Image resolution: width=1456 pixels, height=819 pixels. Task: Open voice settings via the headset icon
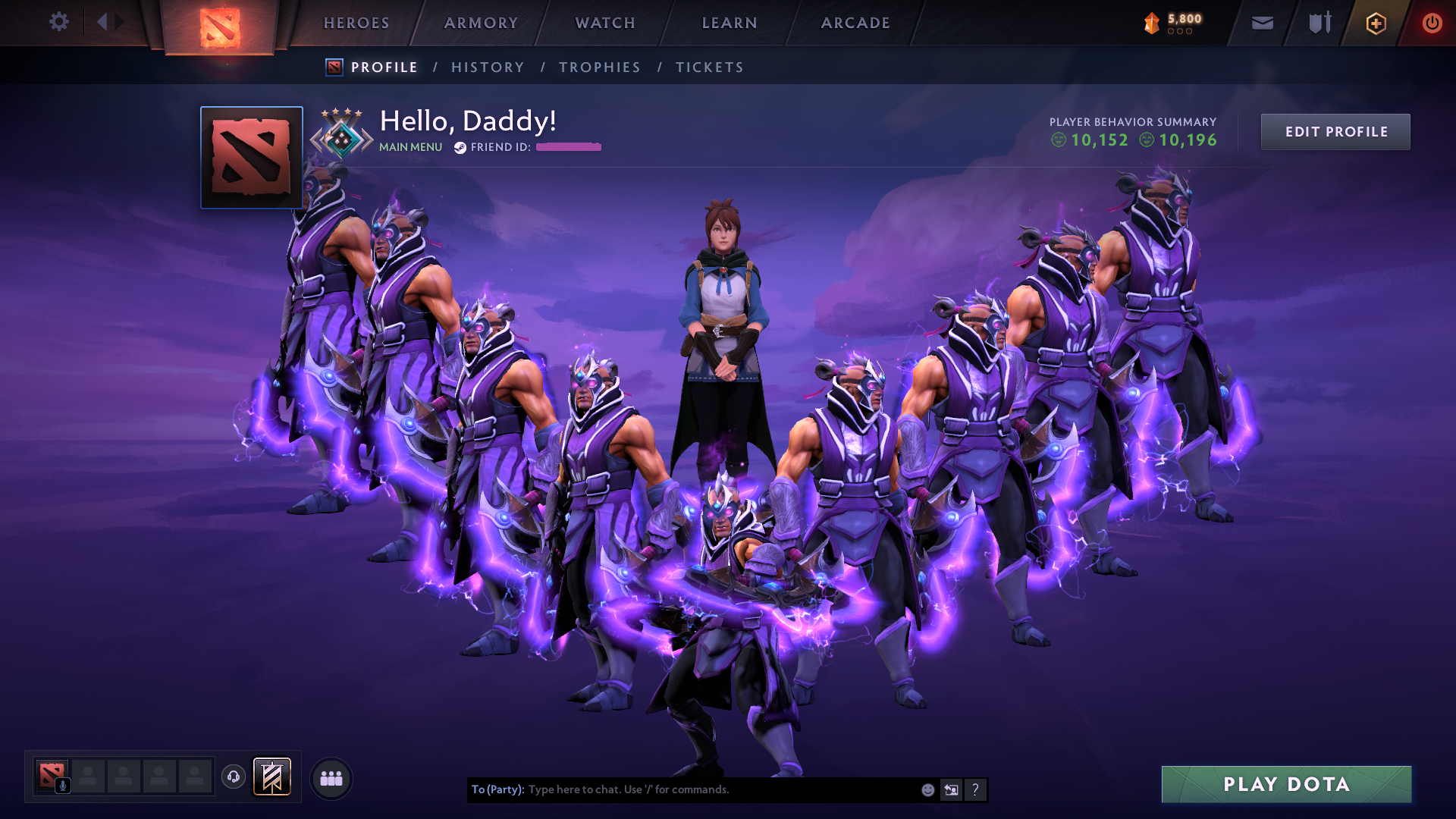coord(234,777)
